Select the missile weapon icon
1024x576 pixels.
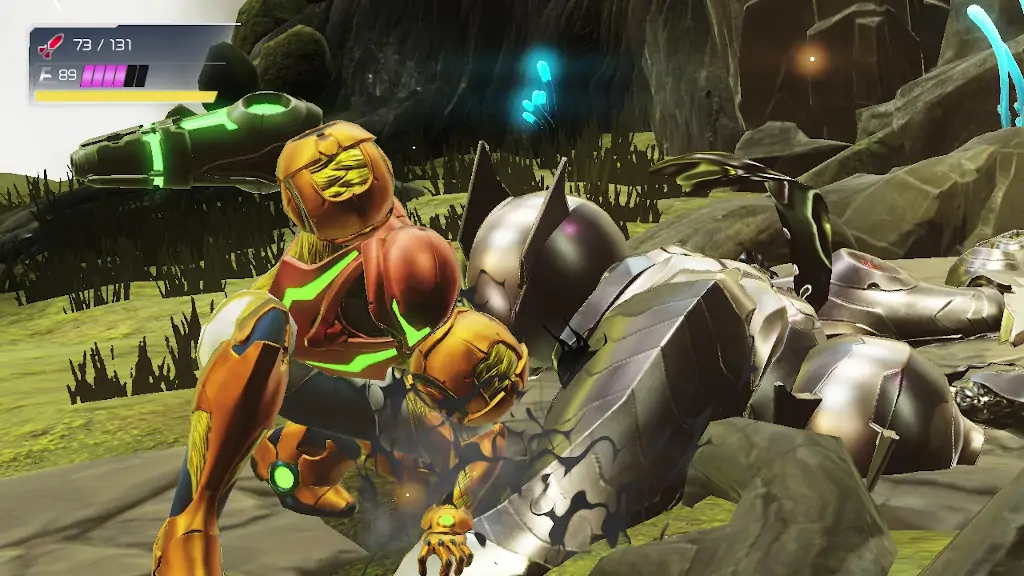[x=49, y=45]
